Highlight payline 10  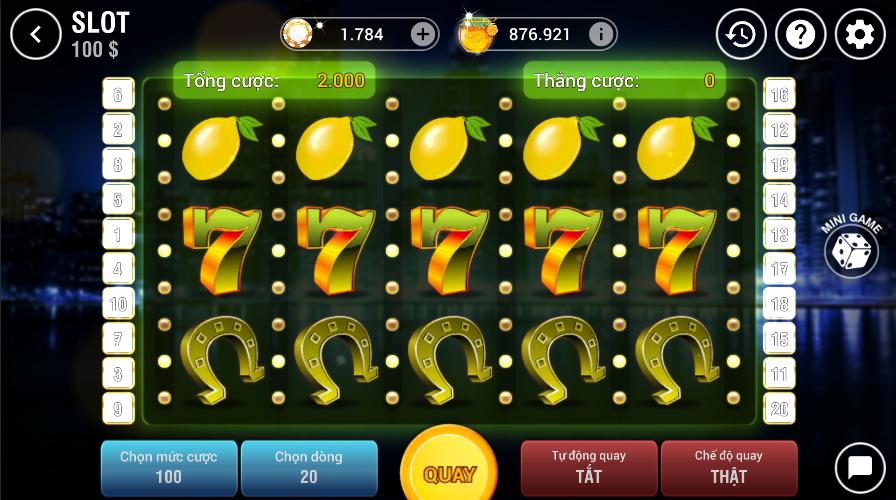(x=118, y=304)
